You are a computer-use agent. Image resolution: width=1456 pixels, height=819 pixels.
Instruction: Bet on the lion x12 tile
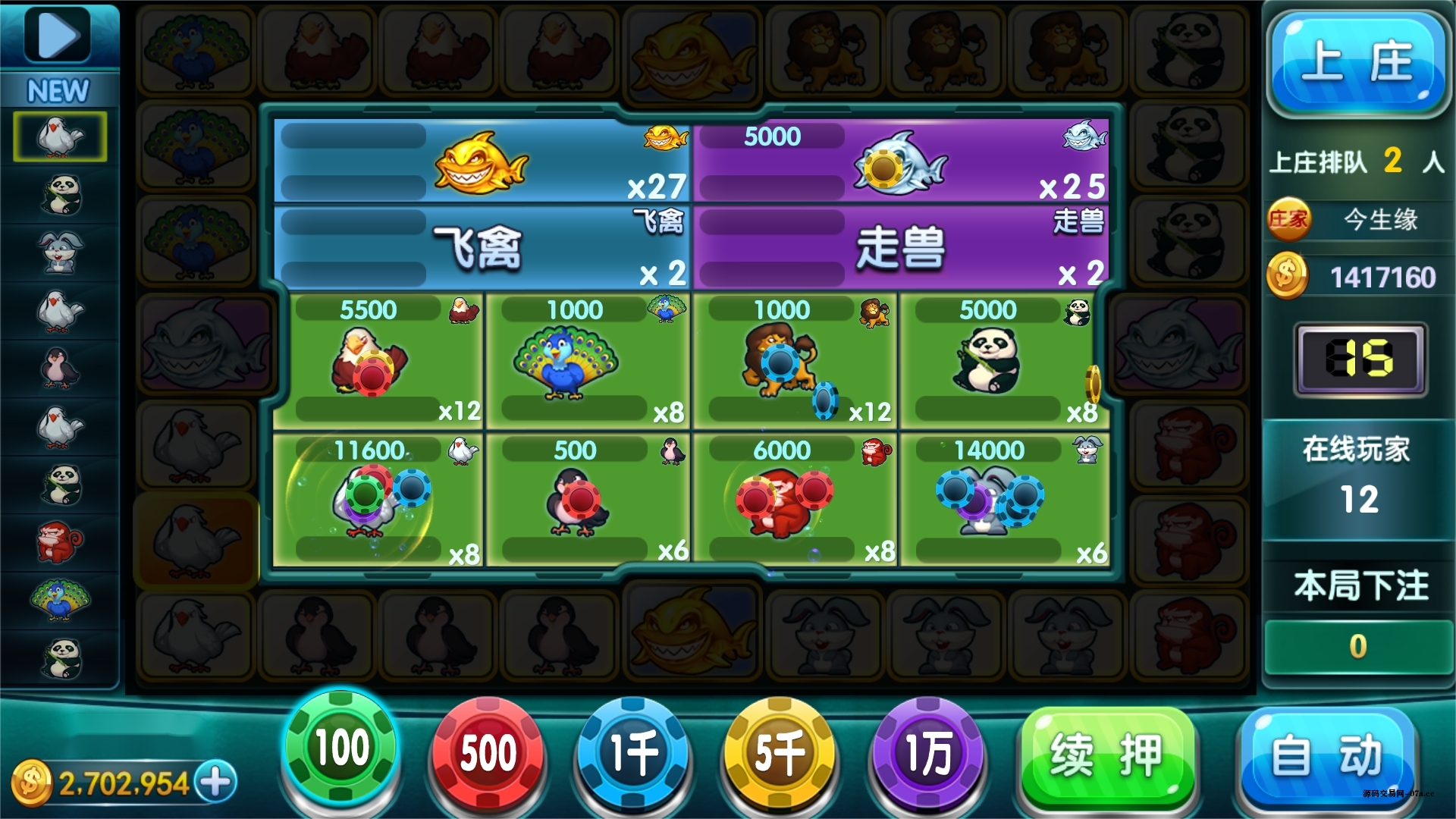point(794,361)
